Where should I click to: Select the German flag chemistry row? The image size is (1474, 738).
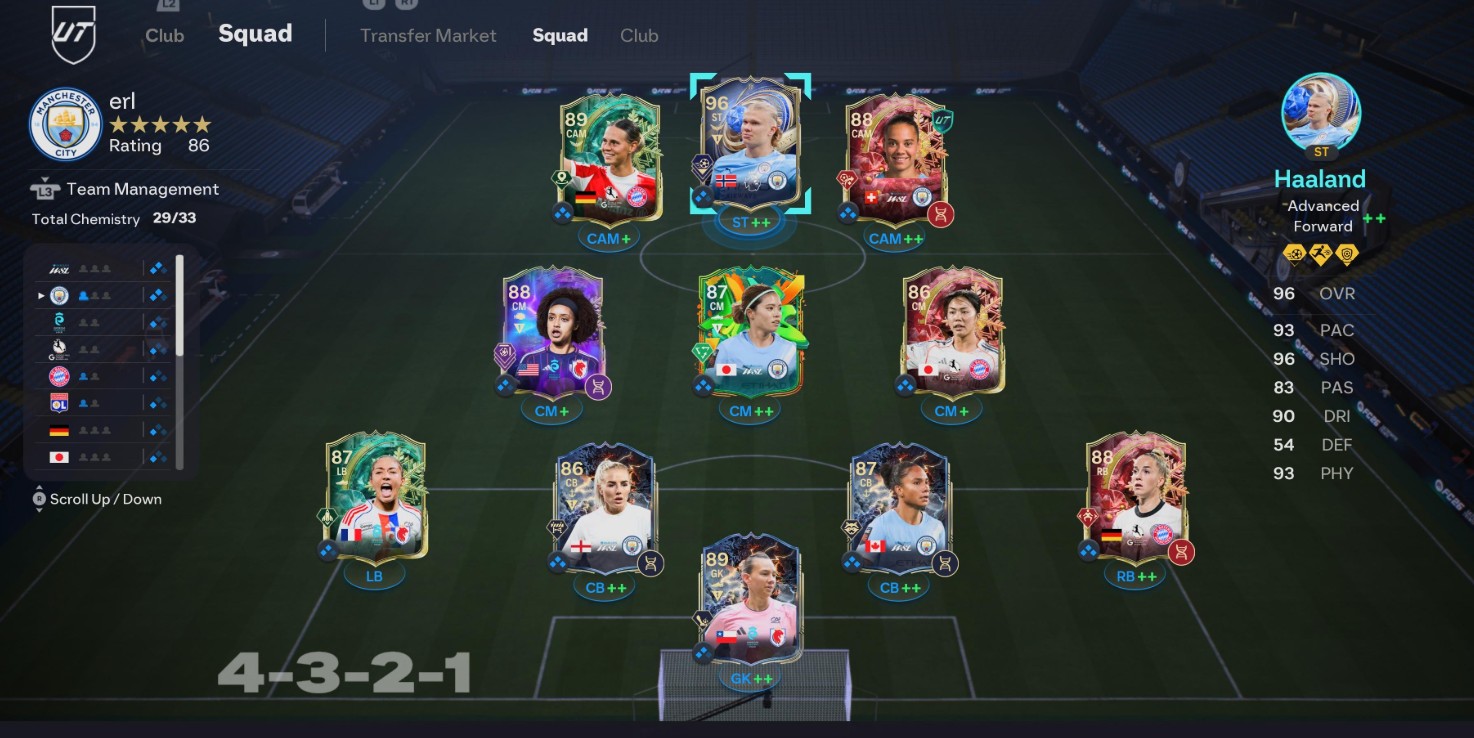pyautogui.click(x=98, y=431)
